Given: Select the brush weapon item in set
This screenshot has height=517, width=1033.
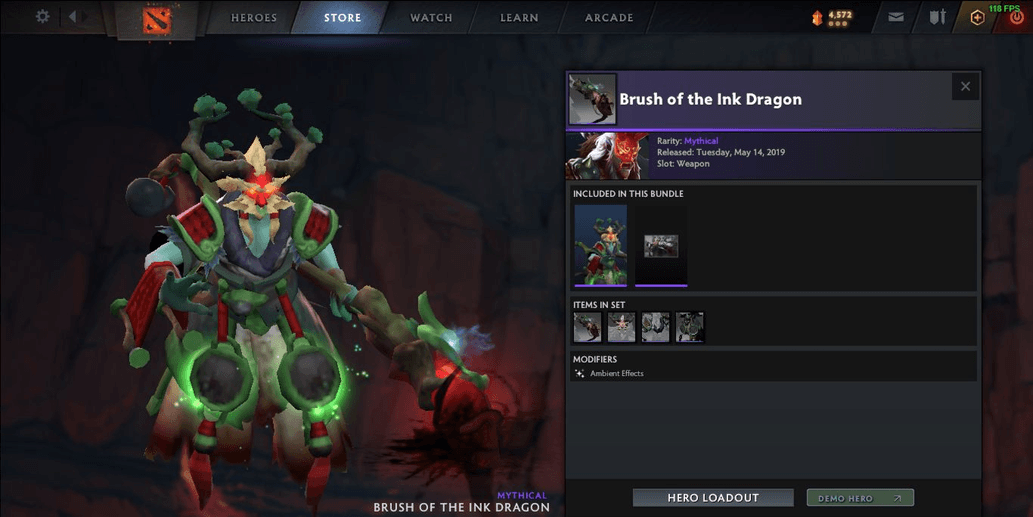Looking at the screenshot, I should 587,327.
